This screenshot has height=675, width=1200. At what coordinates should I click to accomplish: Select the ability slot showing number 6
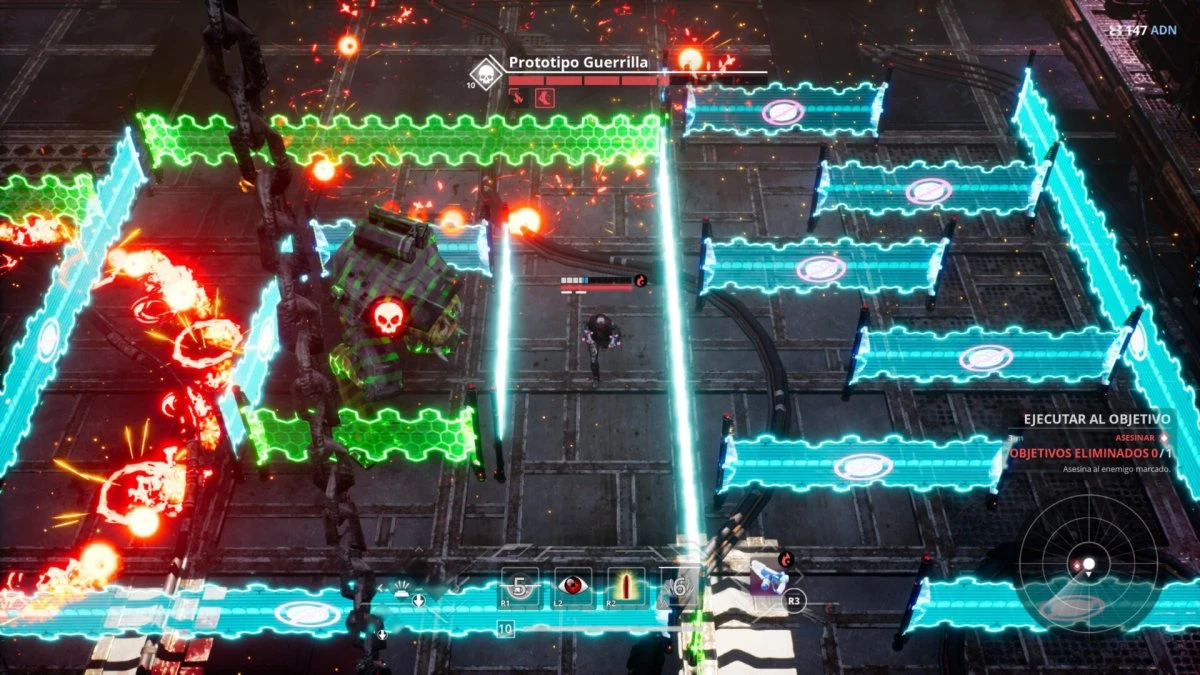(680, 587)
